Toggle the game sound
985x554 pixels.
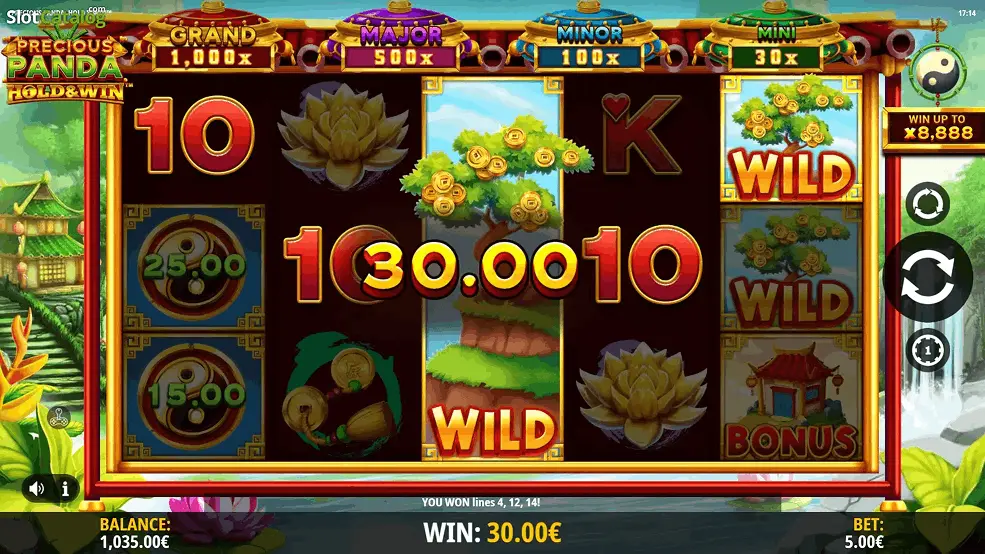(37, 489)
